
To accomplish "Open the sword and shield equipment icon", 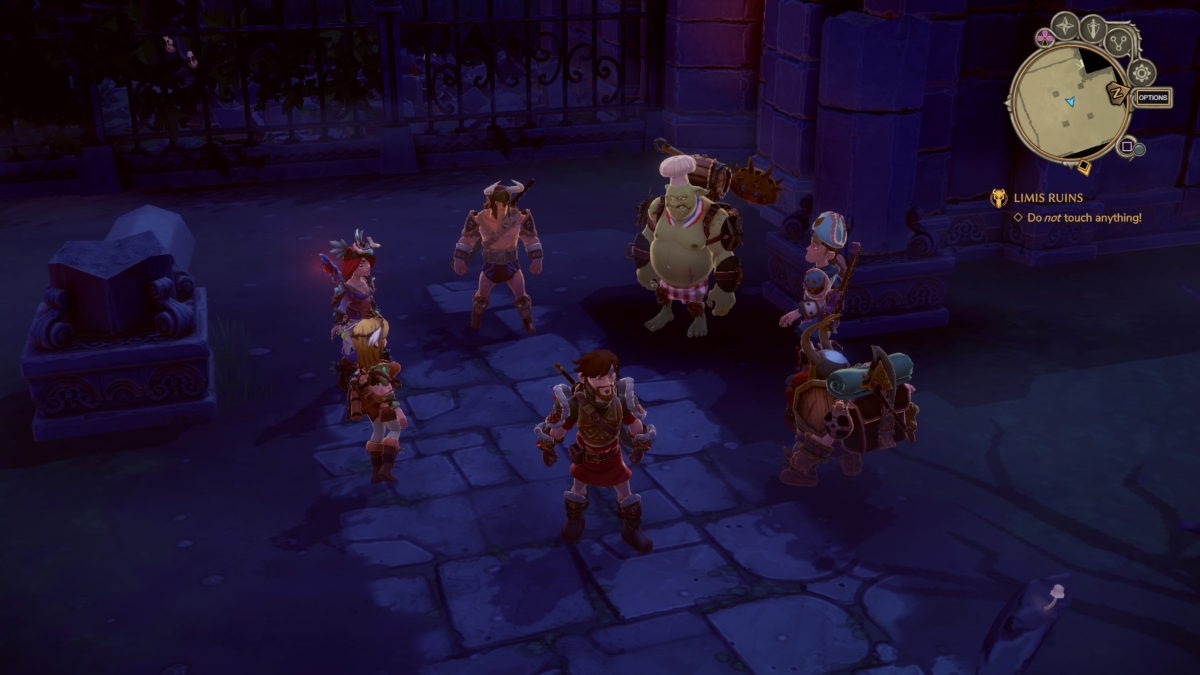I will coord(1092,28).
